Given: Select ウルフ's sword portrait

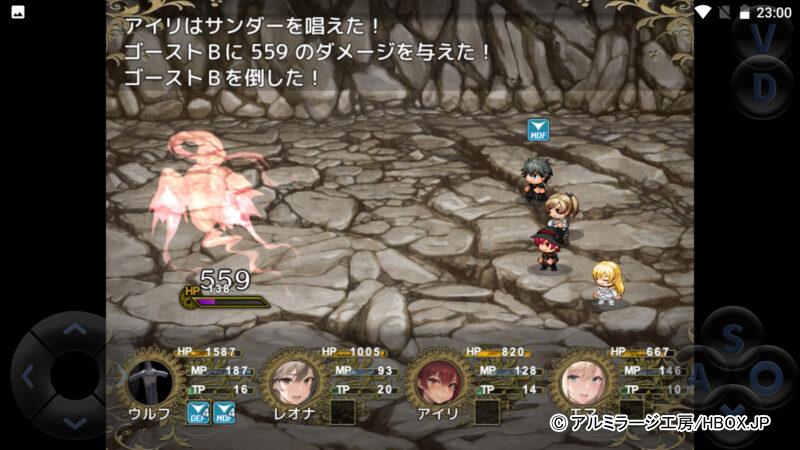Looking at the screenshot, I should (x=152, y=378).
